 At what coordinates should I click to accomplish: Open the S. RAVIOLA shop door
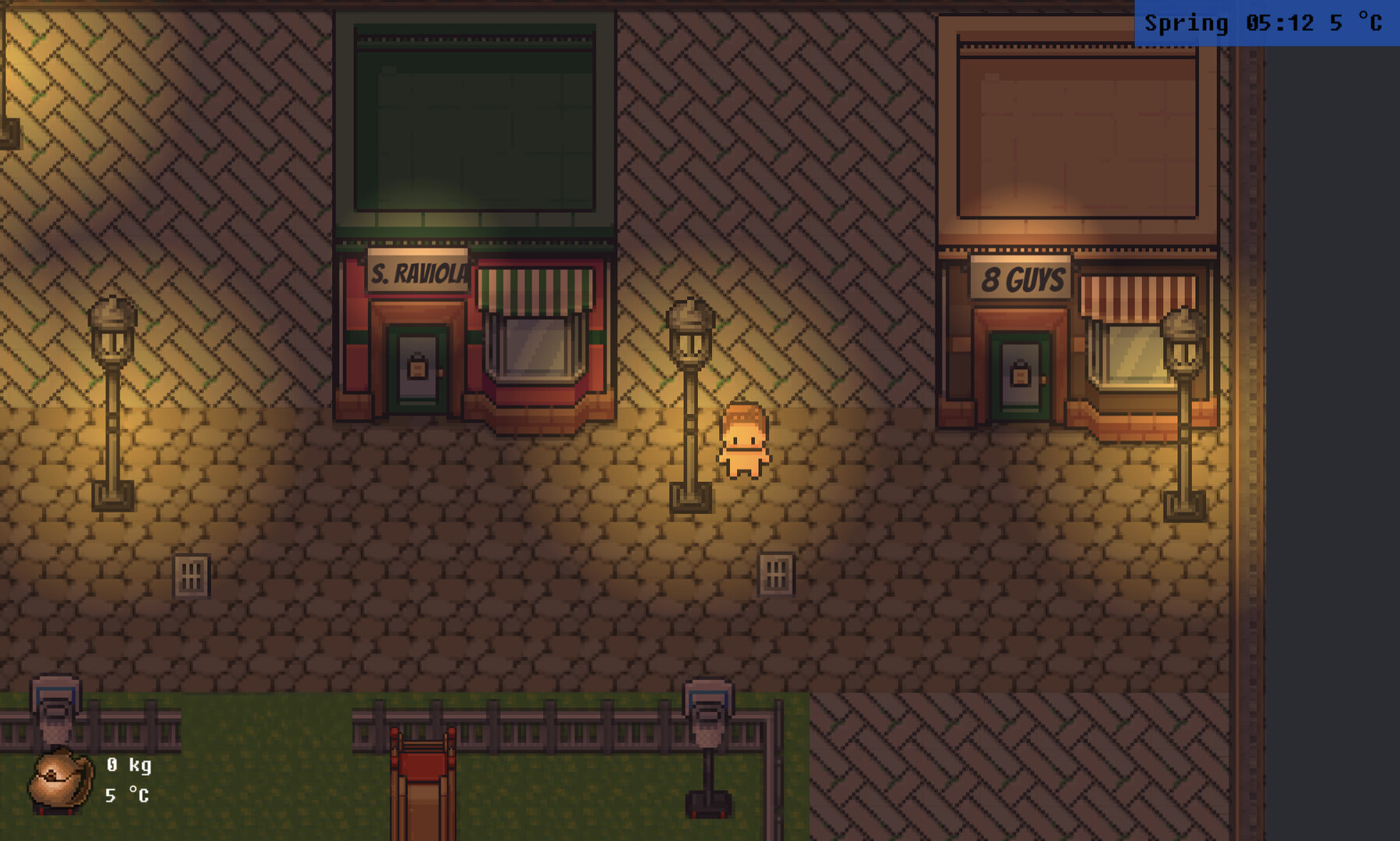pyautogui.click(x=418, y=370)
